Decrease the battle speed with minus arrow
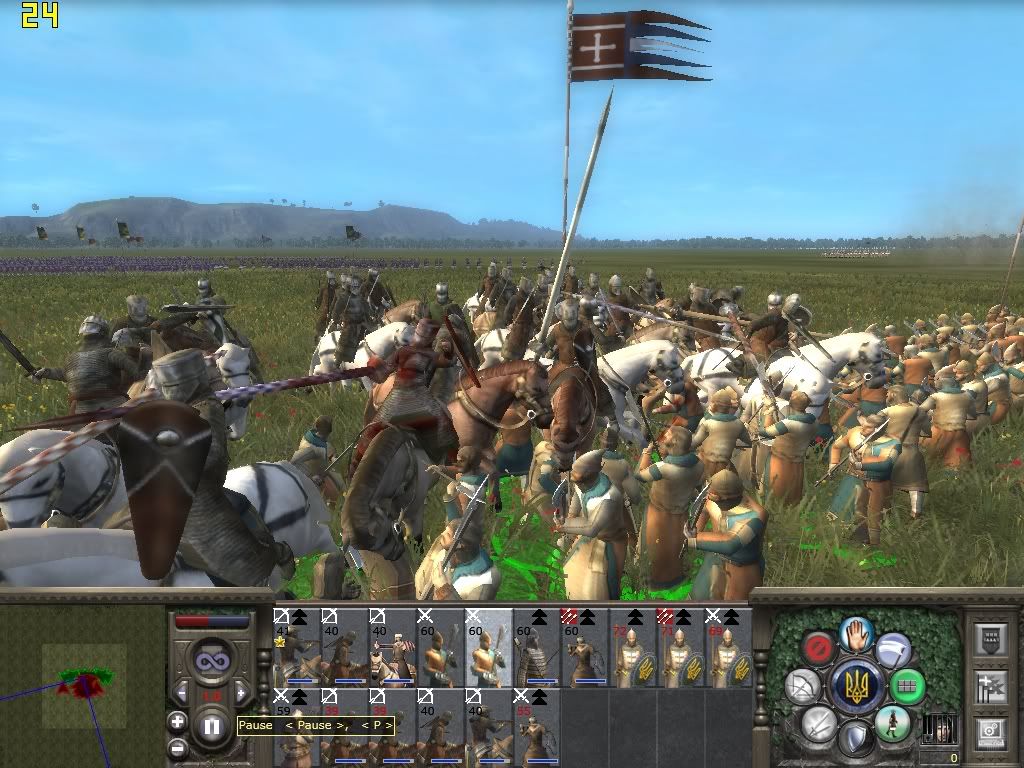Image resolution: width=1024 pixels, height=768 pixels. [182, 692]
